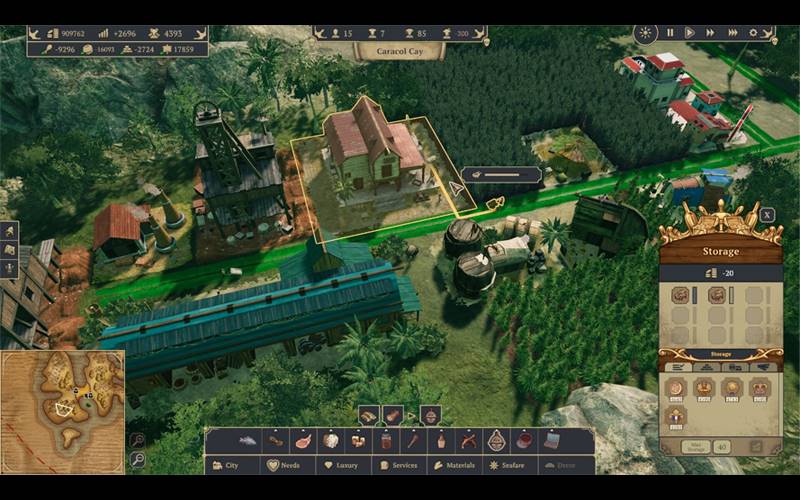The image size is (800, 500).
Task: Switch to double fast-forward speed
Action: (710, 32)
